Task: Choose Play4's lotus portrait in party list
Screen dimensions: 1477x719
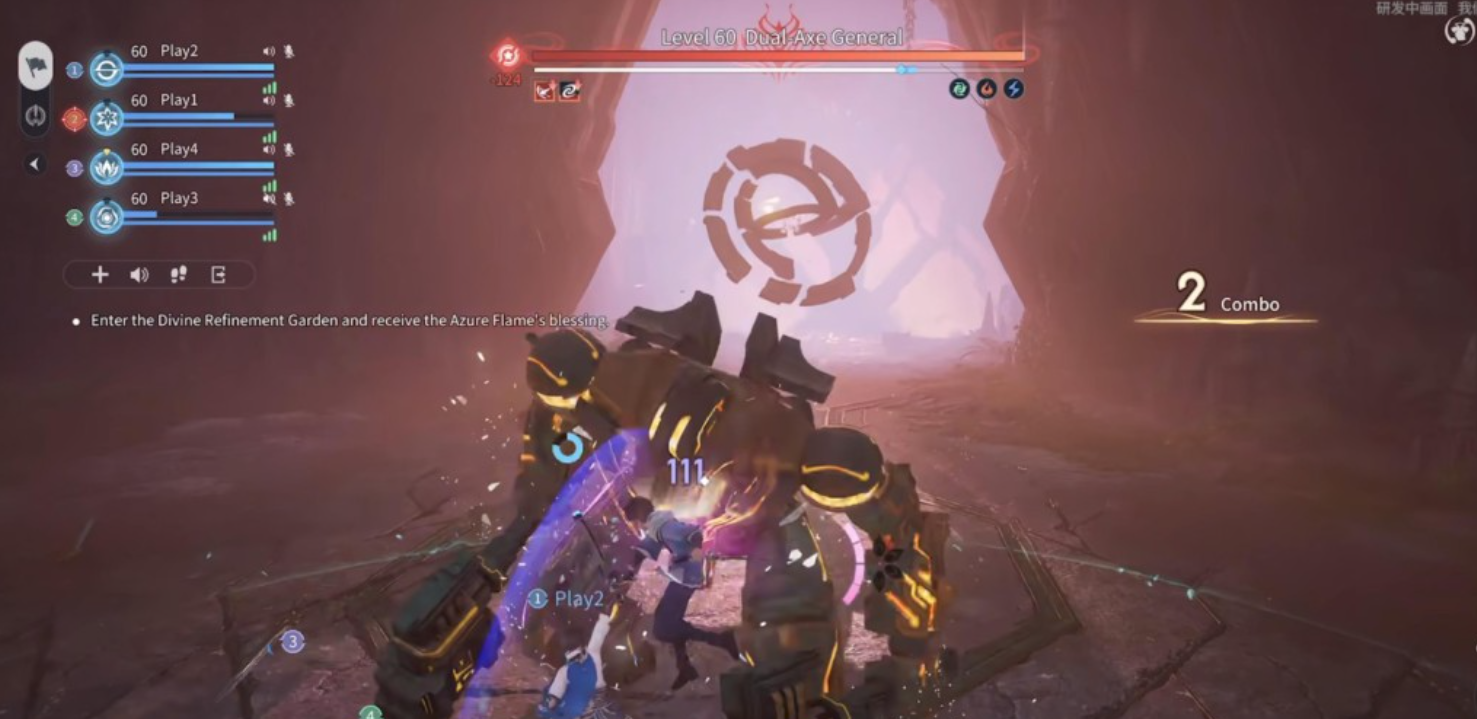Action: click(107, 168)
